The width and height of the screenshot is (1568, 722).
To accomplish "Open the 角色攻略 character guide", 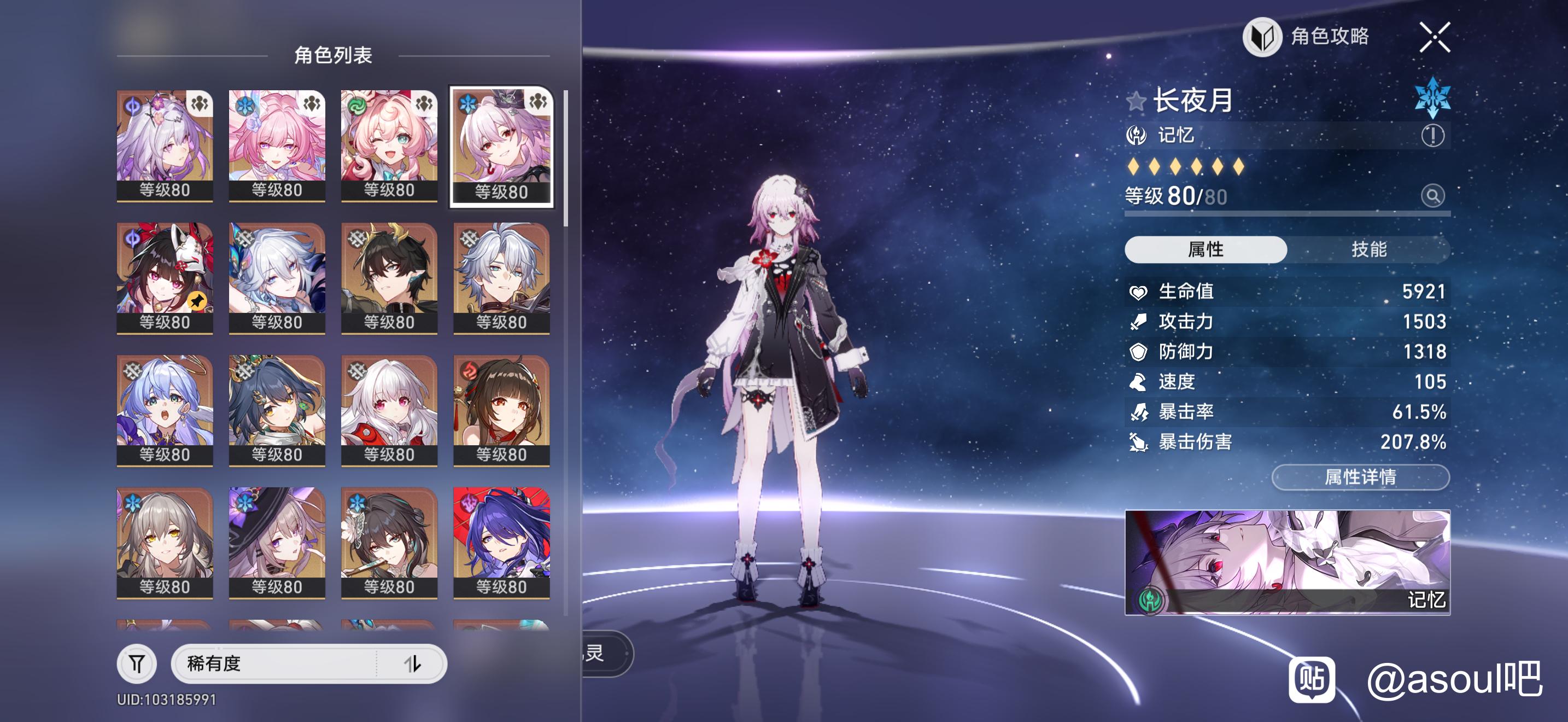I will (x=1306, y=37).
